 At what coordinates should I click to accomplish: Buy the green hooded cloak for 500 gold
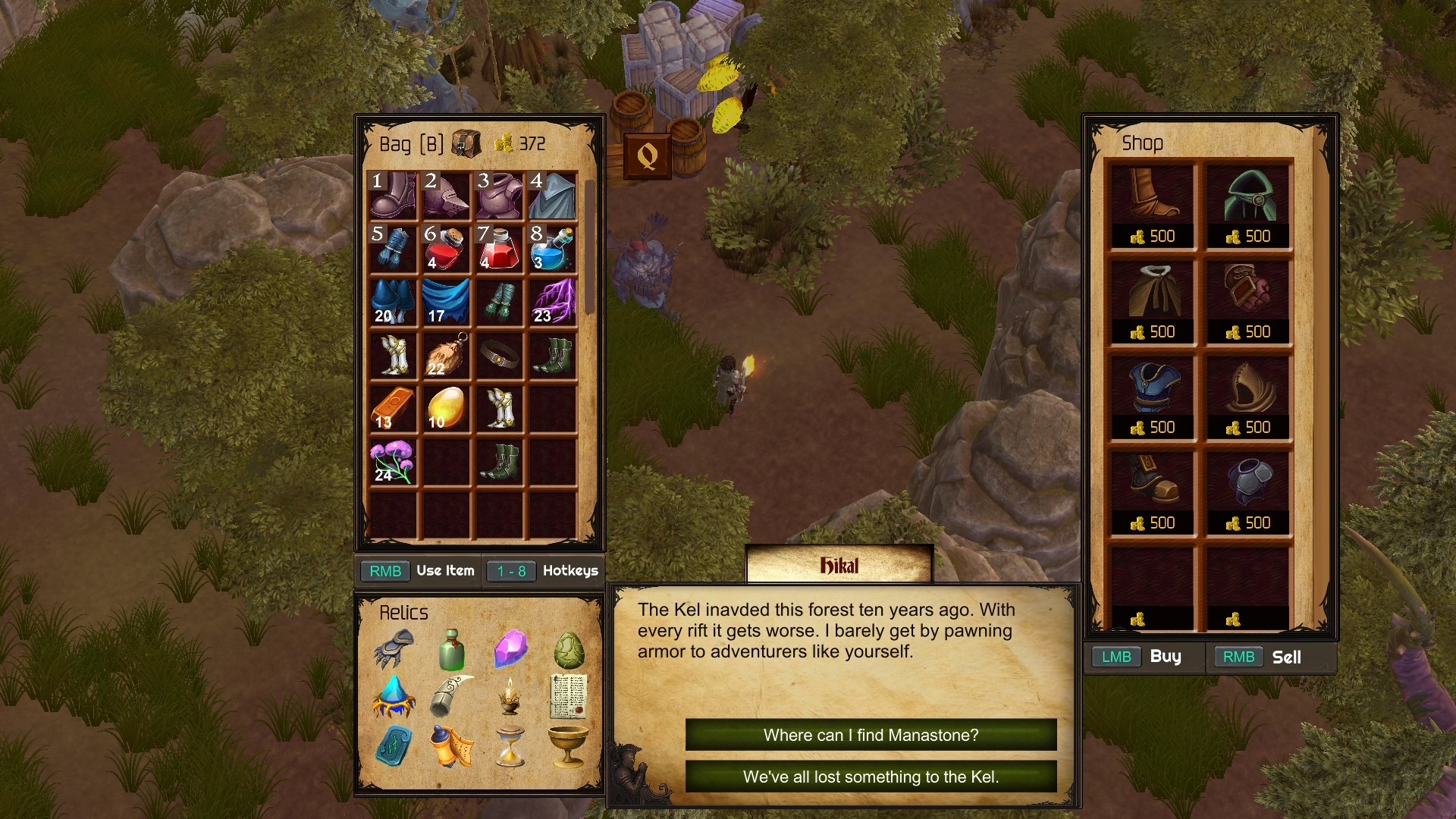pos(1248,196)
